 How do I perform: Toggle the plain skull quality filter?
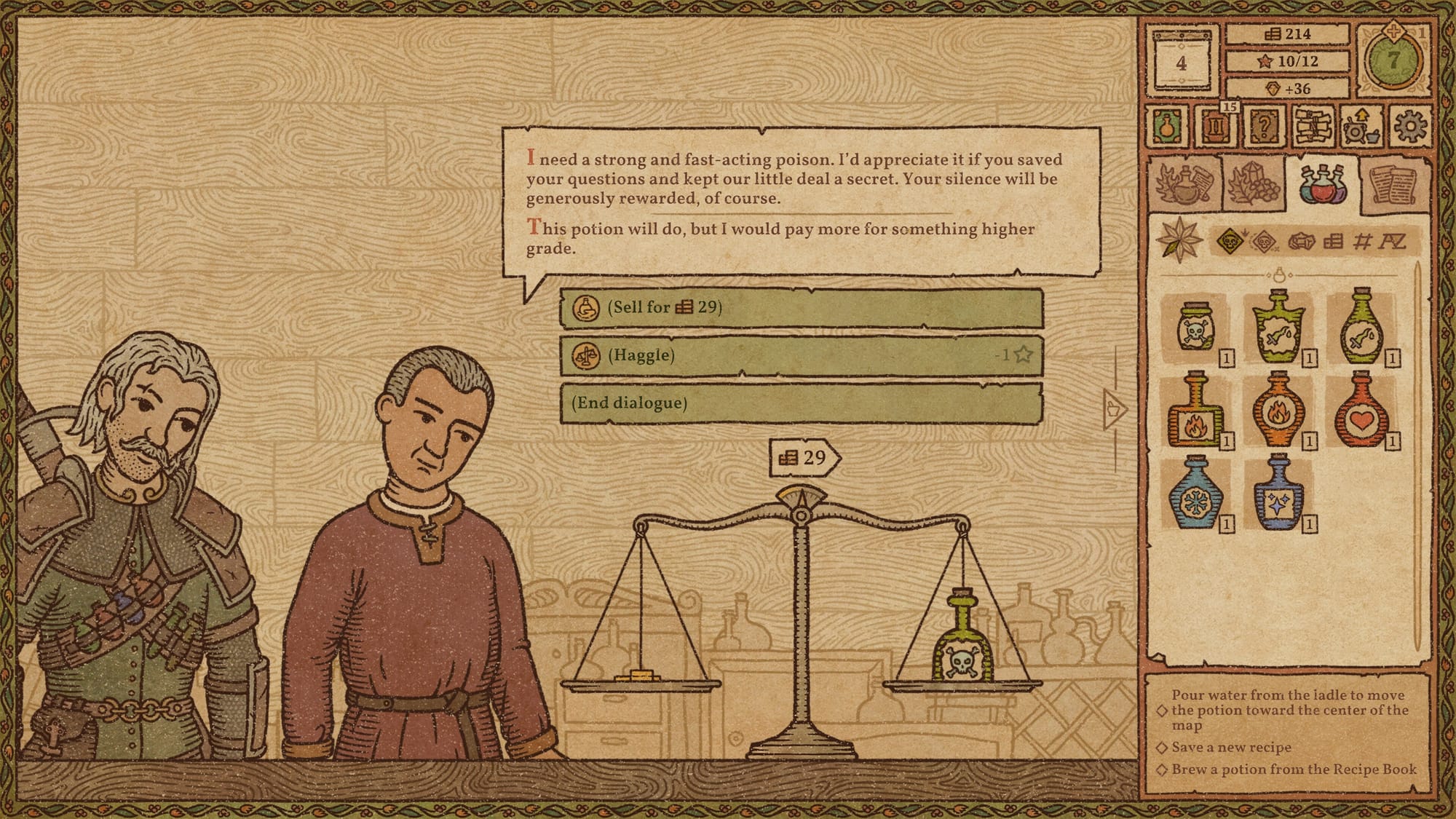(1265, 242)
